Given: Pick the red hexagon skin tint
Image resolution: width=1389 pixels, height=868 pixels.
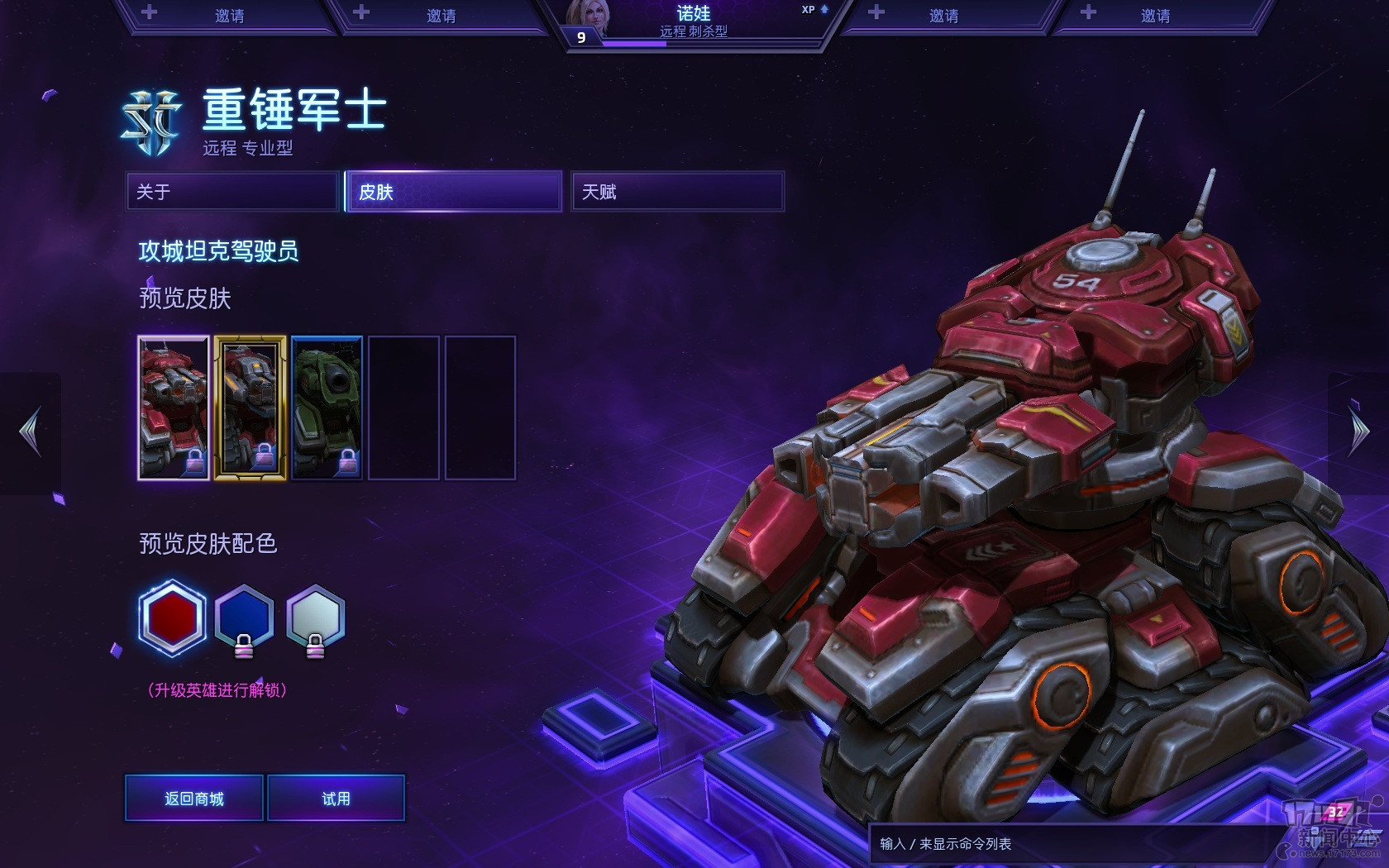Looking at the screenshot, I should pos(172,618).
